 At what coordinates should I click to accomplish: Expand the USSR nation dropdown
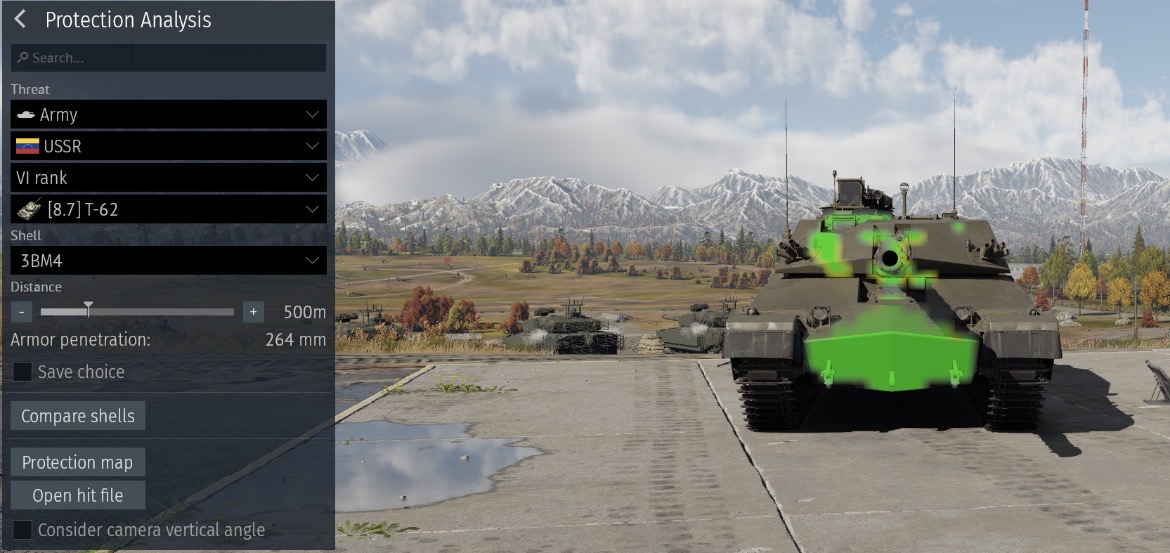pyautogui.click(x=168, y=146)
